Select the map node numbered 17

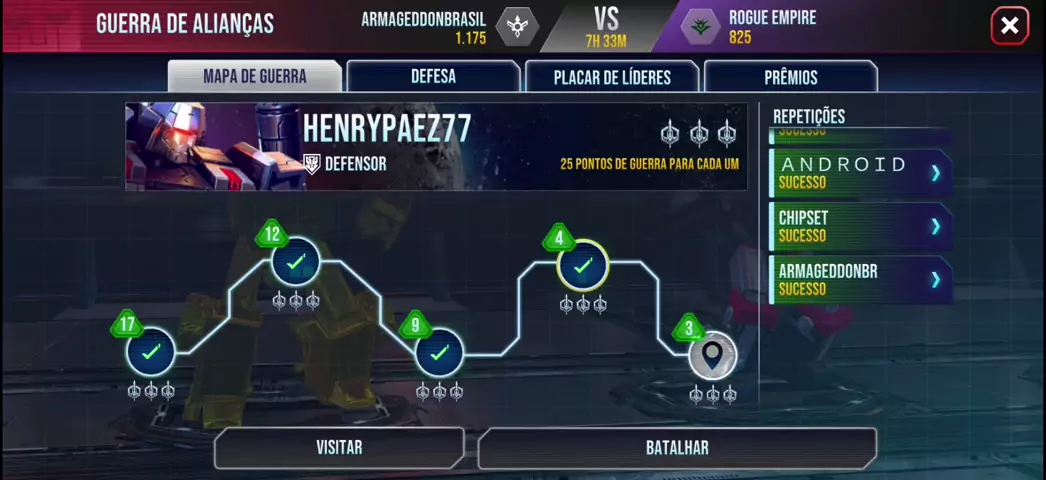(x=151, y=352)
